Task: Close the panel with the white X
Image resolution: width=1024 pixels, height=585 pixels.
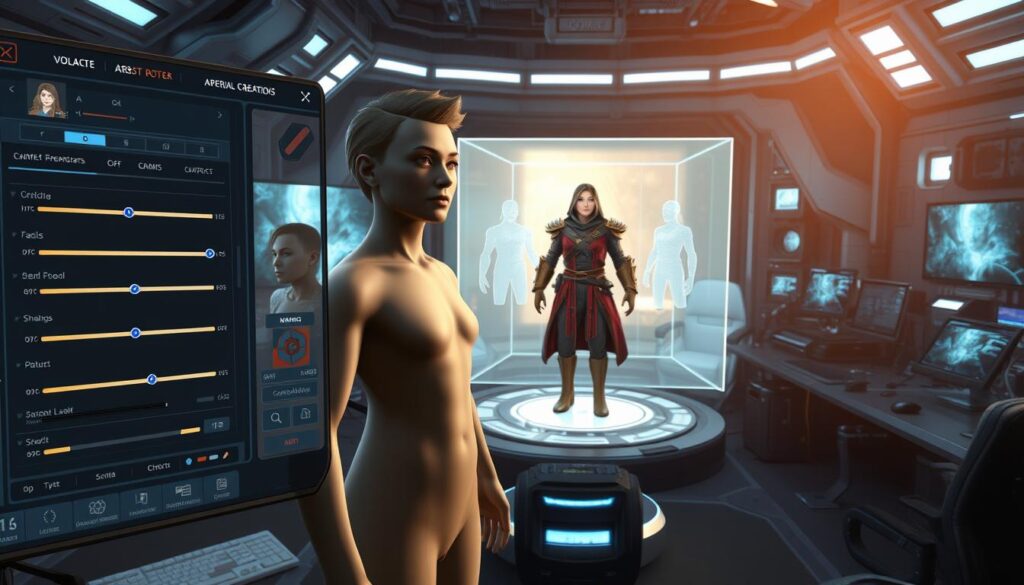Action: [305, 97]
